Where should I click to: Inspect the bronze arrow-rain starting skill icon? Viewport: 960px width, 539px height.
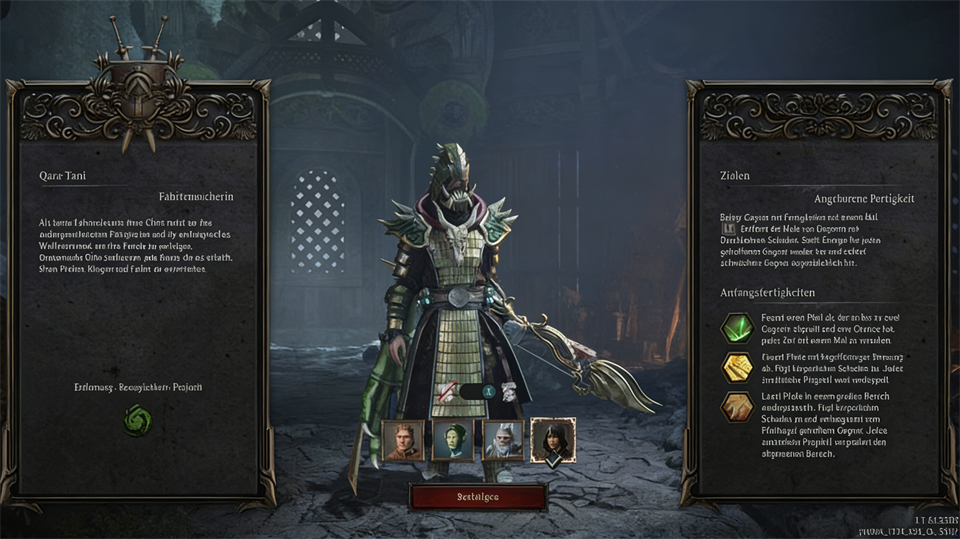tap(737, 406)
